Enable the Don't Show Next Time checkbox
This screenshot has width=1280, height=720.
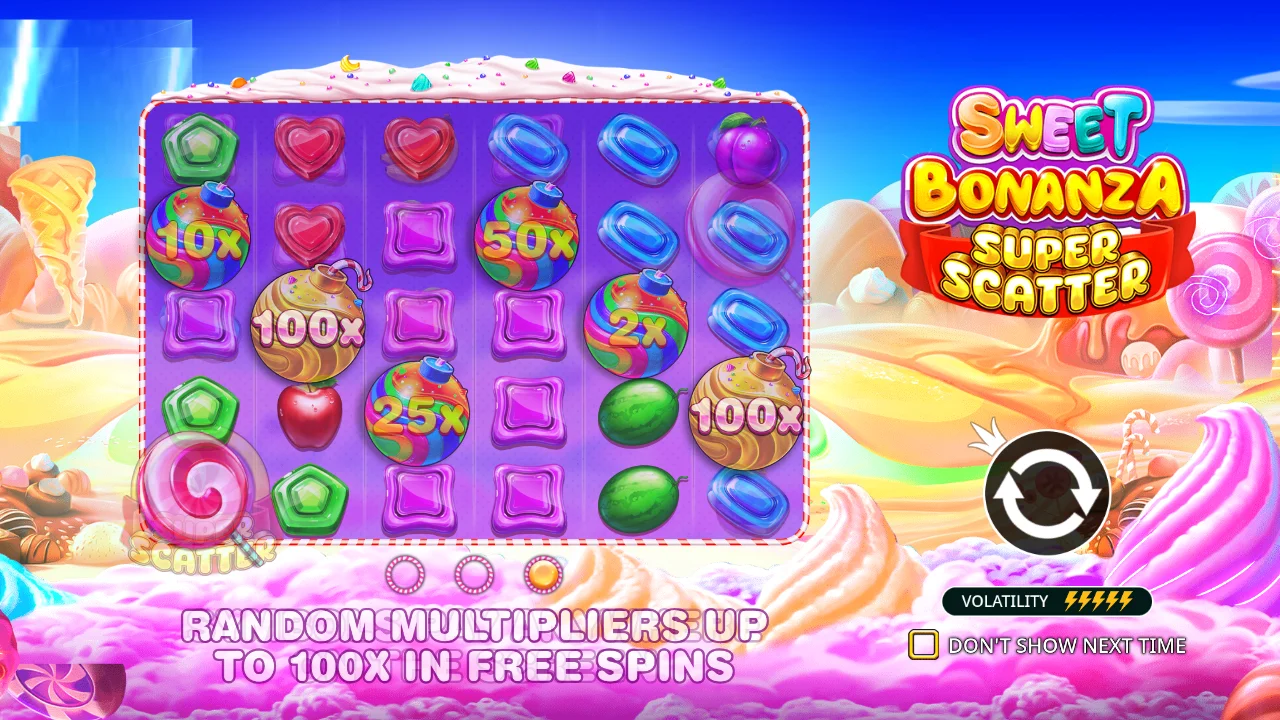pos(925,646)
